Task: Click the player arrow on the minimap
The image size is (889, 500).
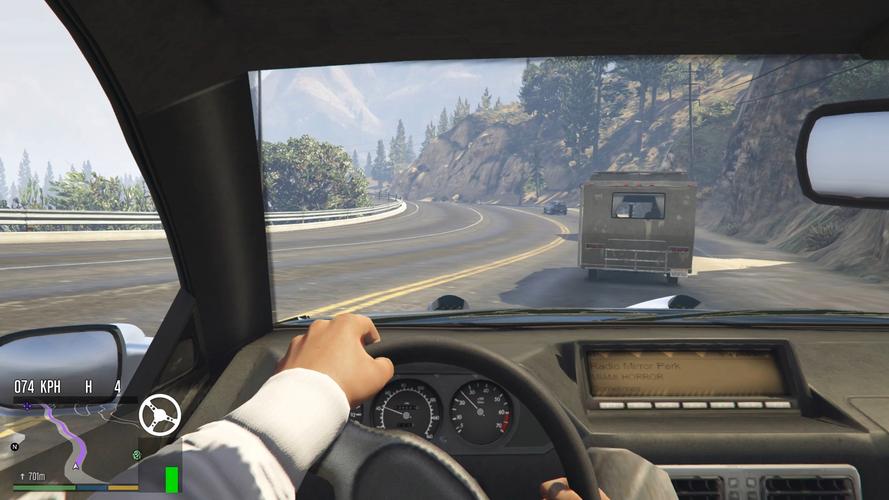Action: tap(75, 467)
